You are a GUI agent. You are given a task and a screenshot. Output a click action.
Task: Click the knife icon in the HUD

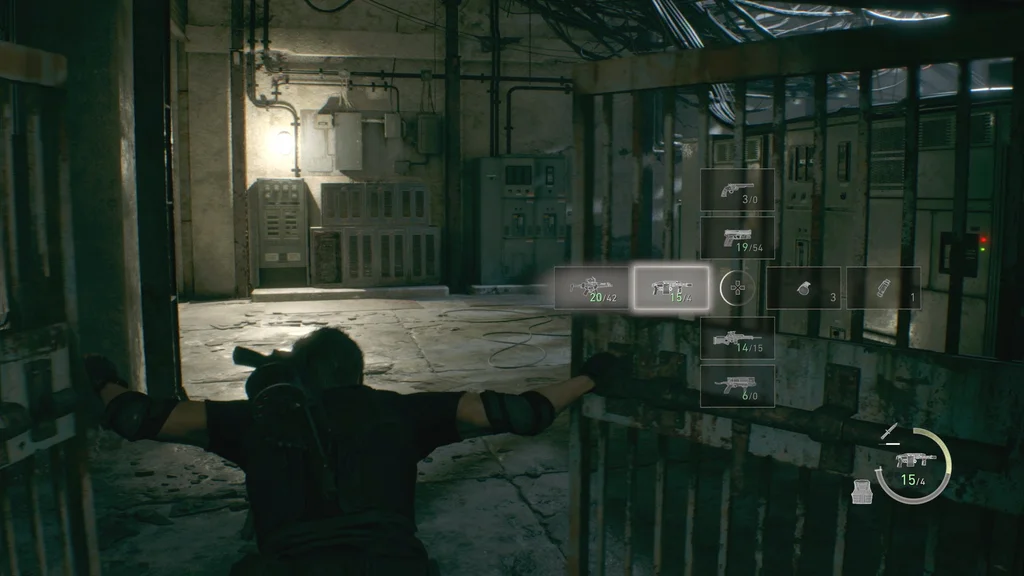coord(888,432)
